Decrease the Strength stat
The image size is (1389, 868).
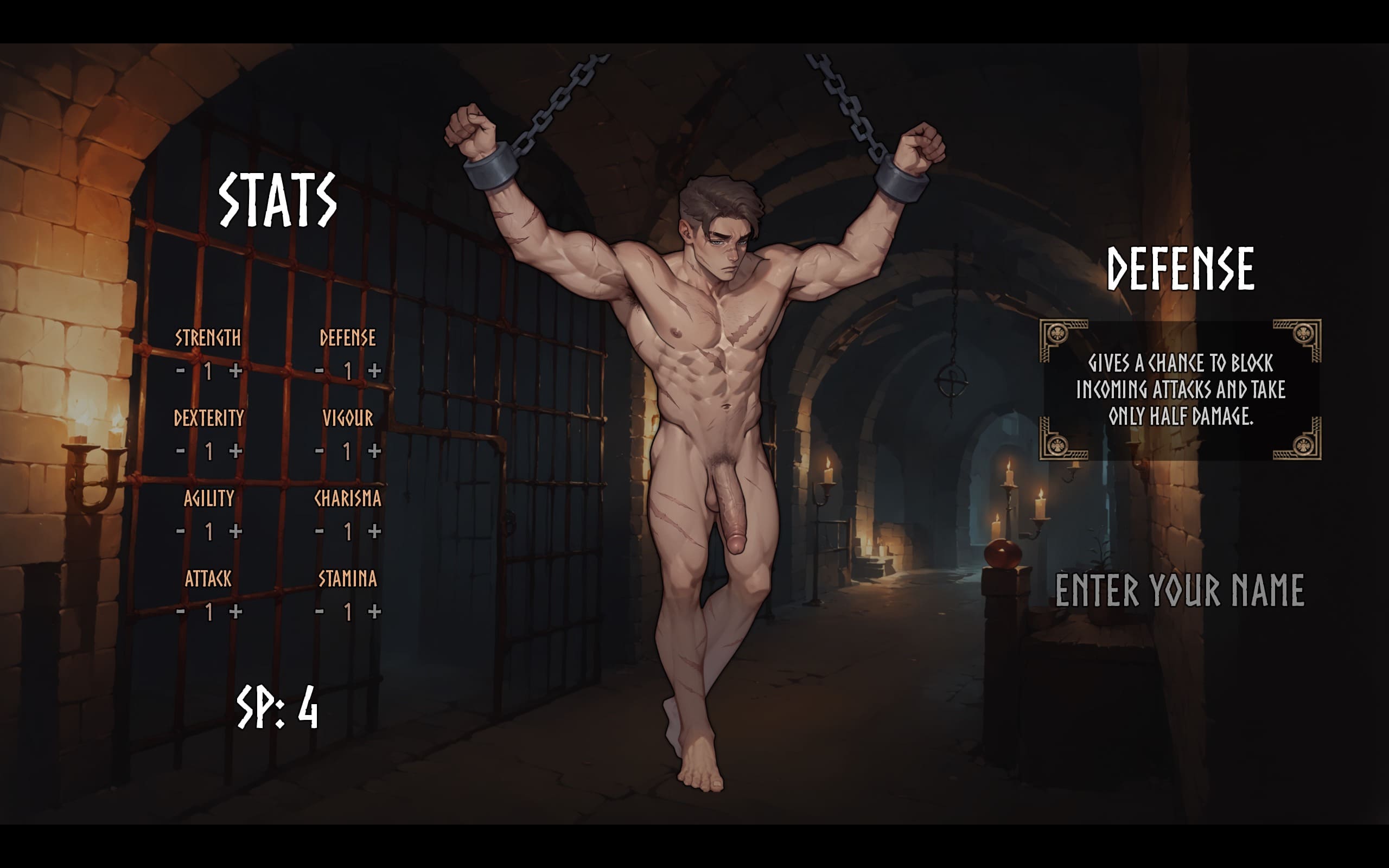(x=181, y=371)
